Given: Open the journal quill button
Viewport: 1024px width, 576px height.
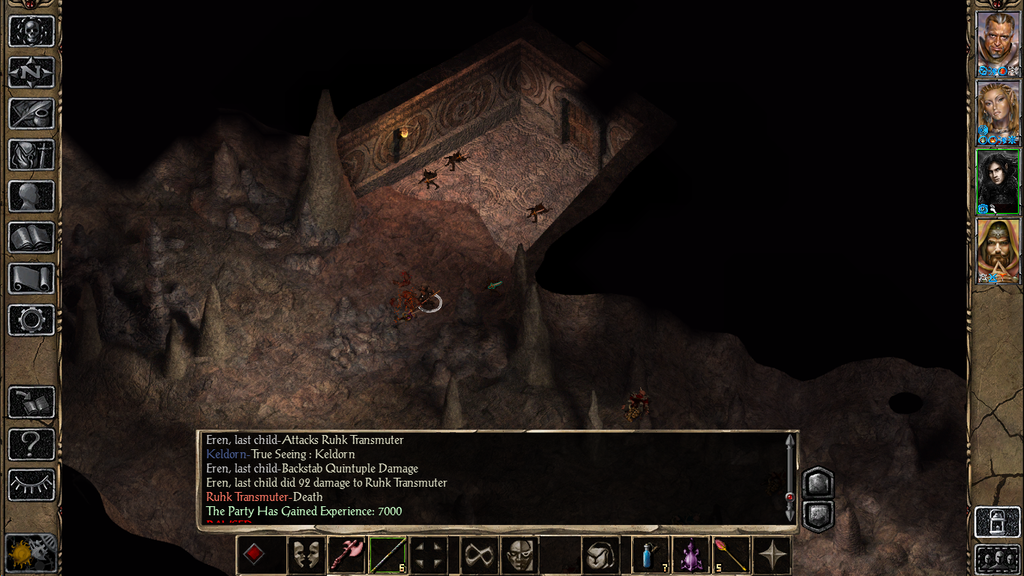Looking at the screenshot, I should [31, 113].
